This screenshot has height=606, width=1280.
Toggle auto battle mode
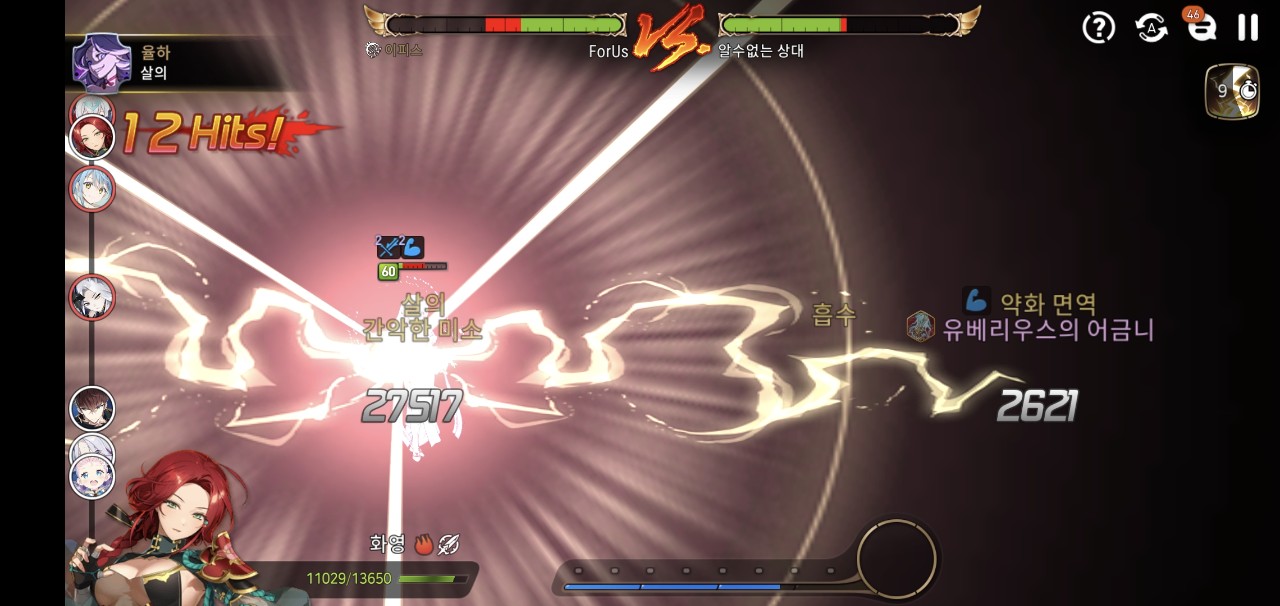(x=1151, y=27)
